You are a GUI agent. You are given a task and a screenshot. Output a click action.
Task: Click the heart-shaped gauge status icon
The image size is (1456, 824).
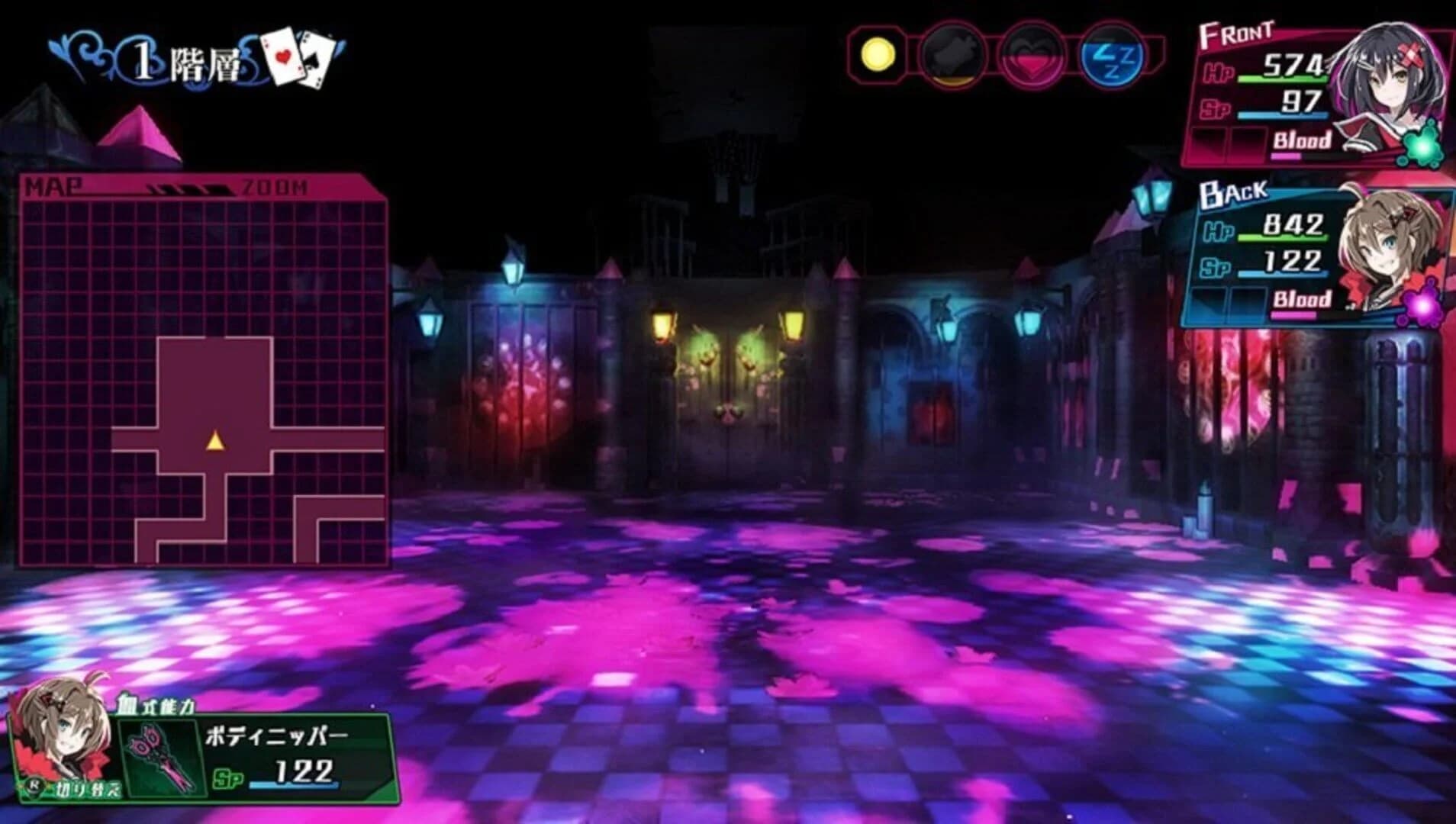(1029, 52)
